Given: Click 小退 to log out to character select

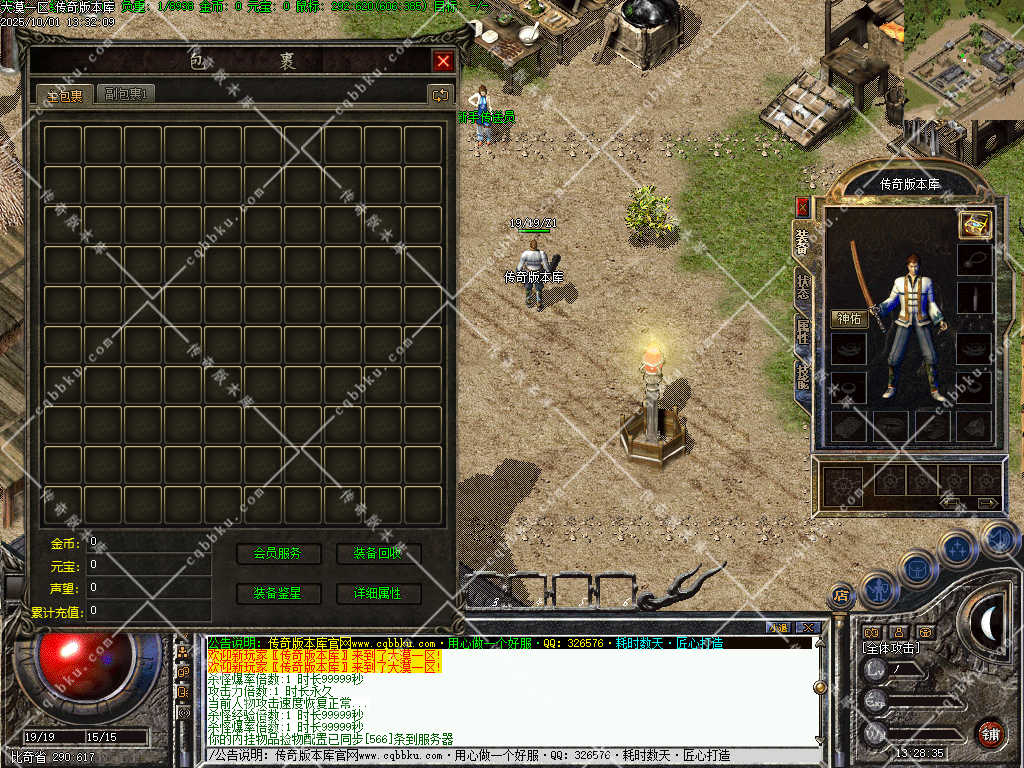Looking at the screenshot, I should point(777,627).
